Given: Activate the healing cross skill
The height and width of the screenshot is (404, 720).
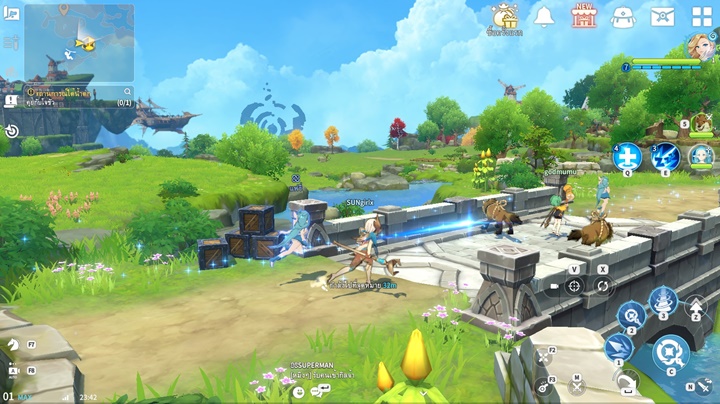Looking at the screenshot, I should (x=627, y=157).
